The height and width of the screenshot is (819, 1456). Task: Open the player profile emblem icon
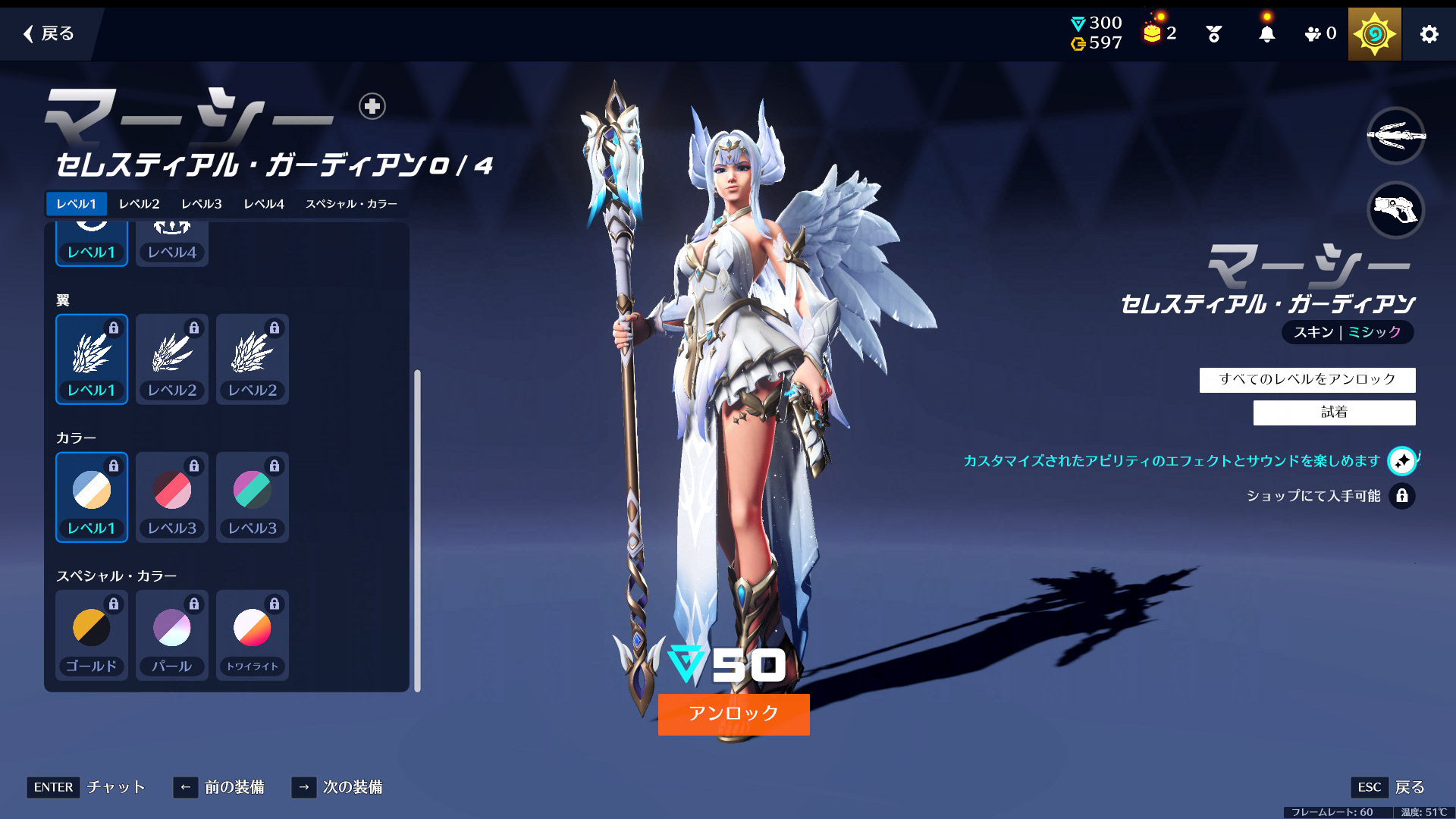pyautogui.click(x=1374, y=34)
